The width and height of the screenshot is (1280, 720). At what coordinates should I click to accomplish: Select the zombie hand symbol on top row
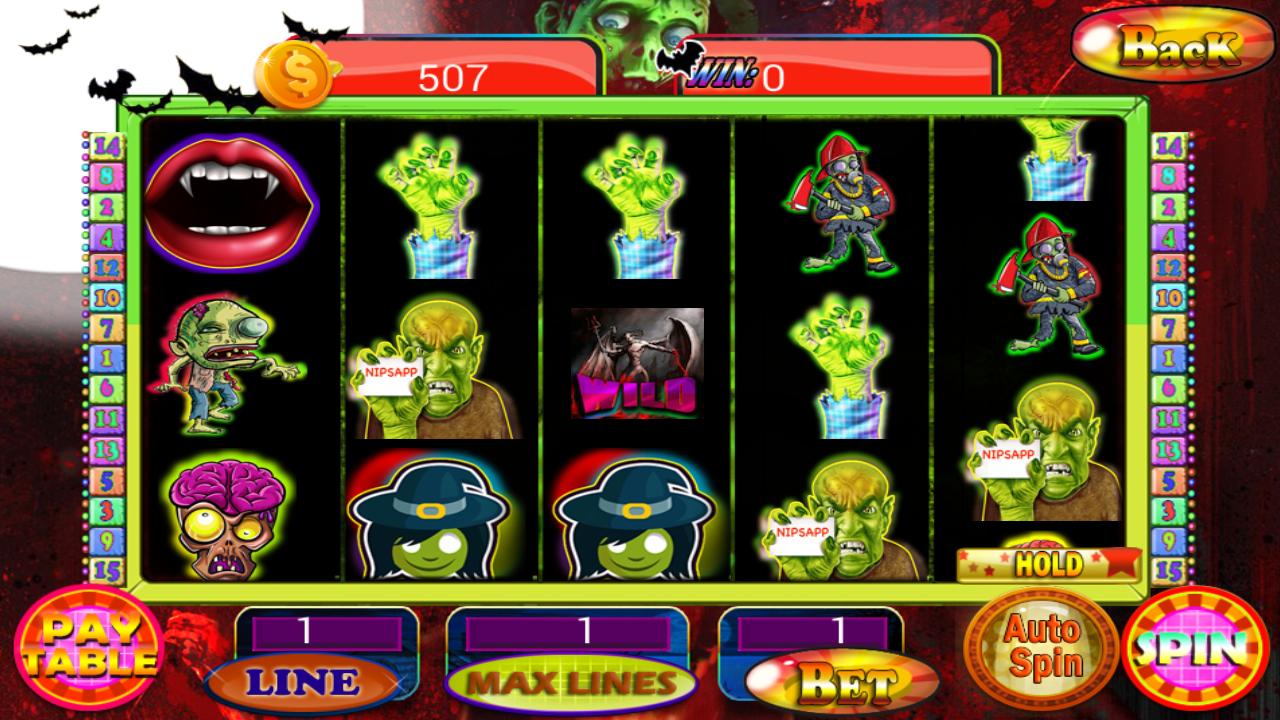(x=434, y=204)
